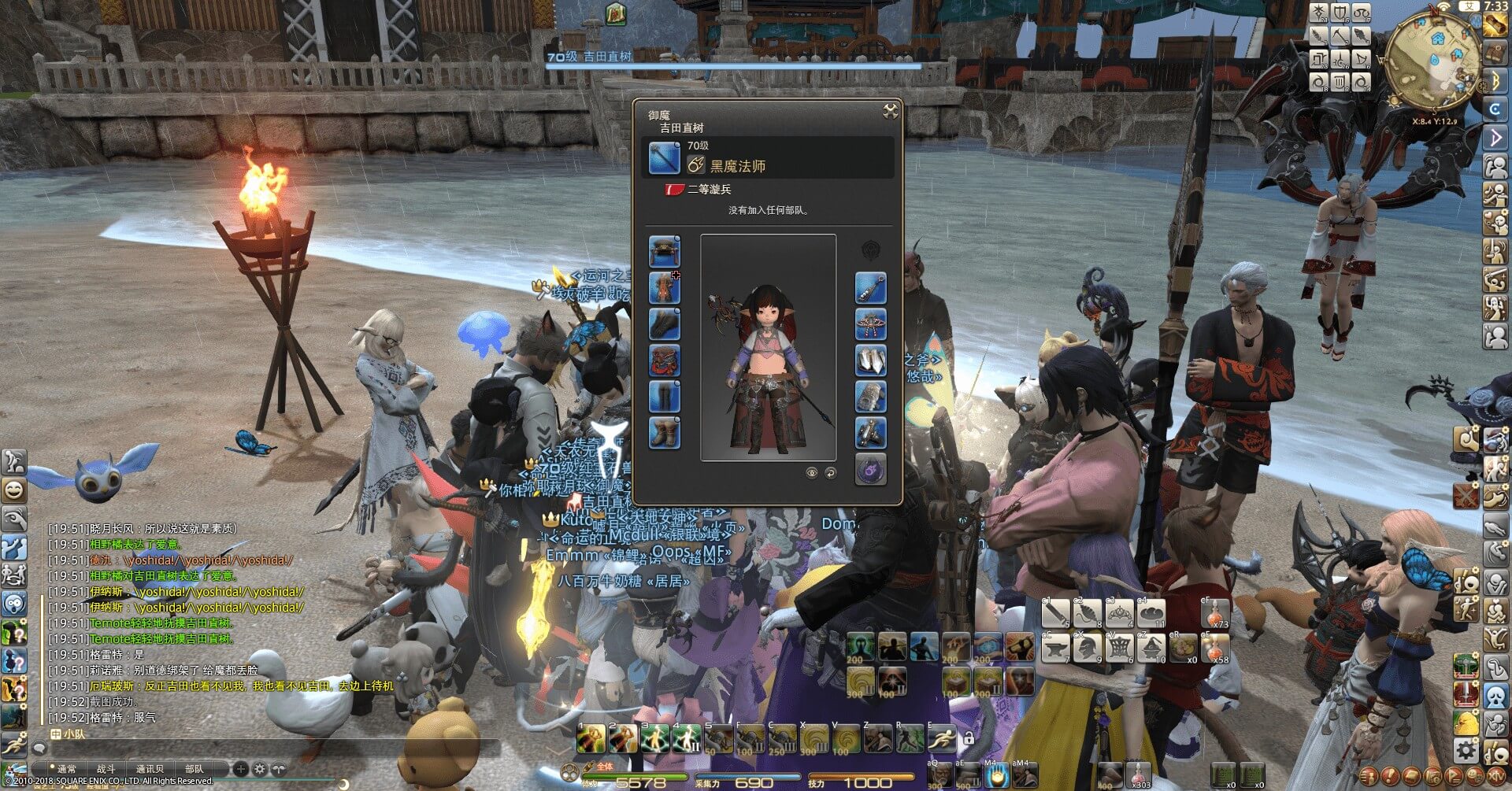Choose the culinarian bread class icon
This screenshot has height=791, width=1512.
tap(1152, 613)
